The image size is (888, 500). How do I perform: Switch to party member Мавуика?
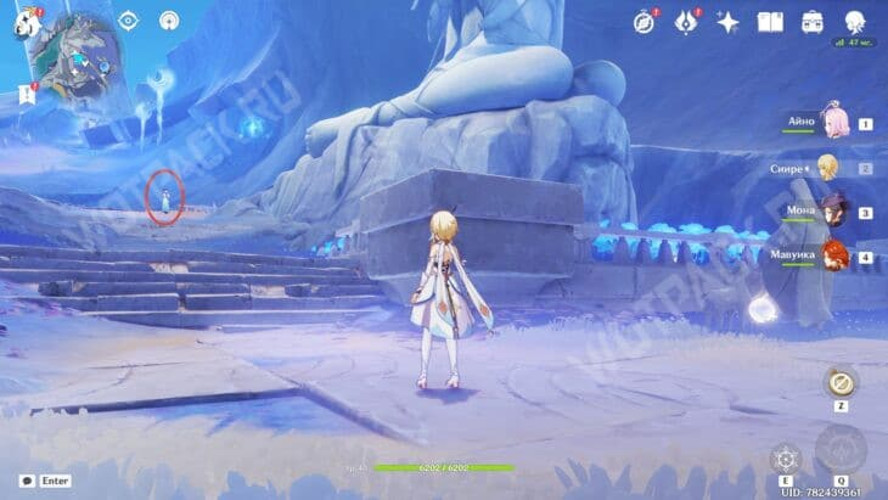[x=833, y=255]
